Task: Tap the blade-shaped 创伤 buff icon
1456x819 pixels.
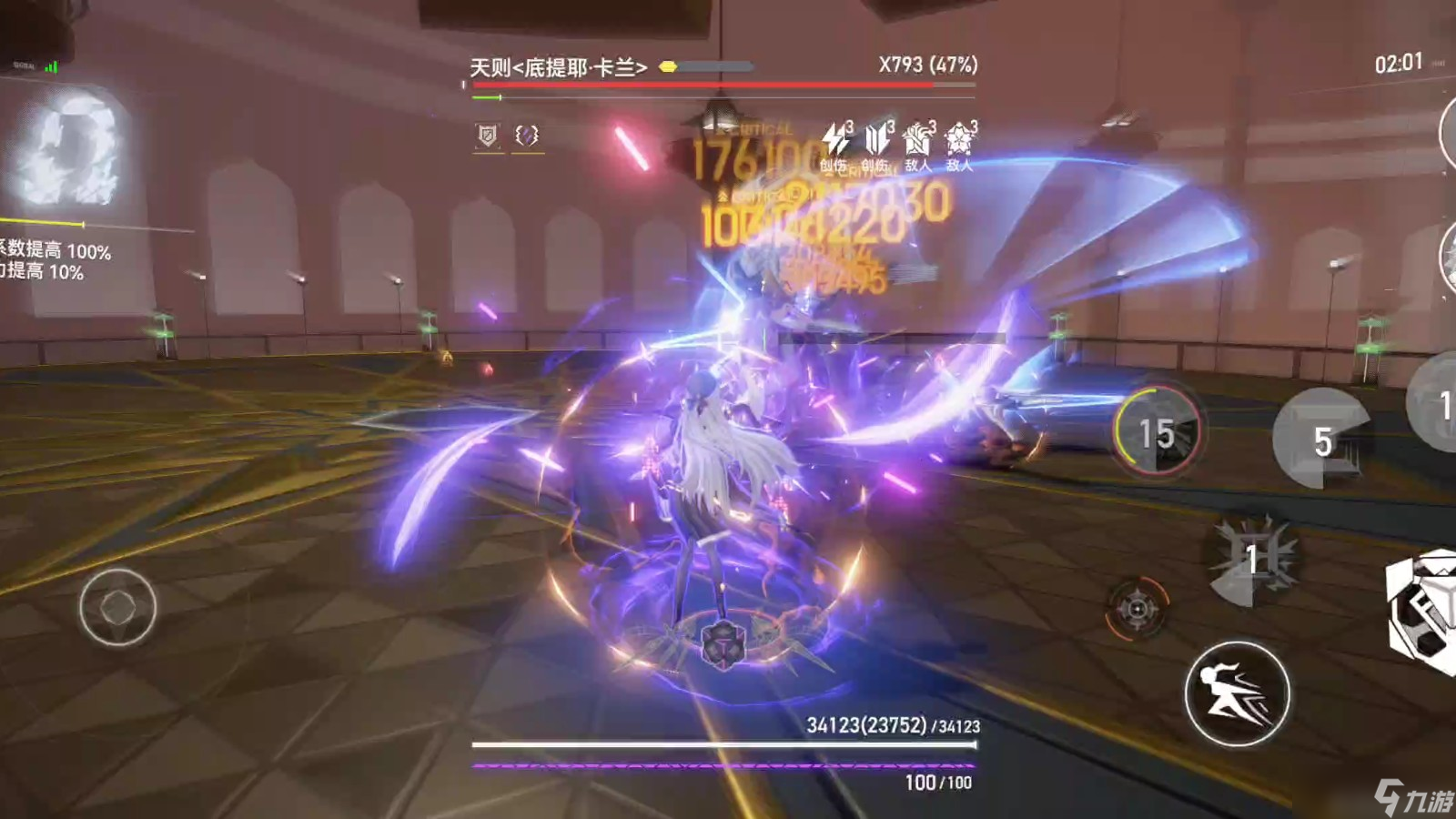Action: pos(875,138)
